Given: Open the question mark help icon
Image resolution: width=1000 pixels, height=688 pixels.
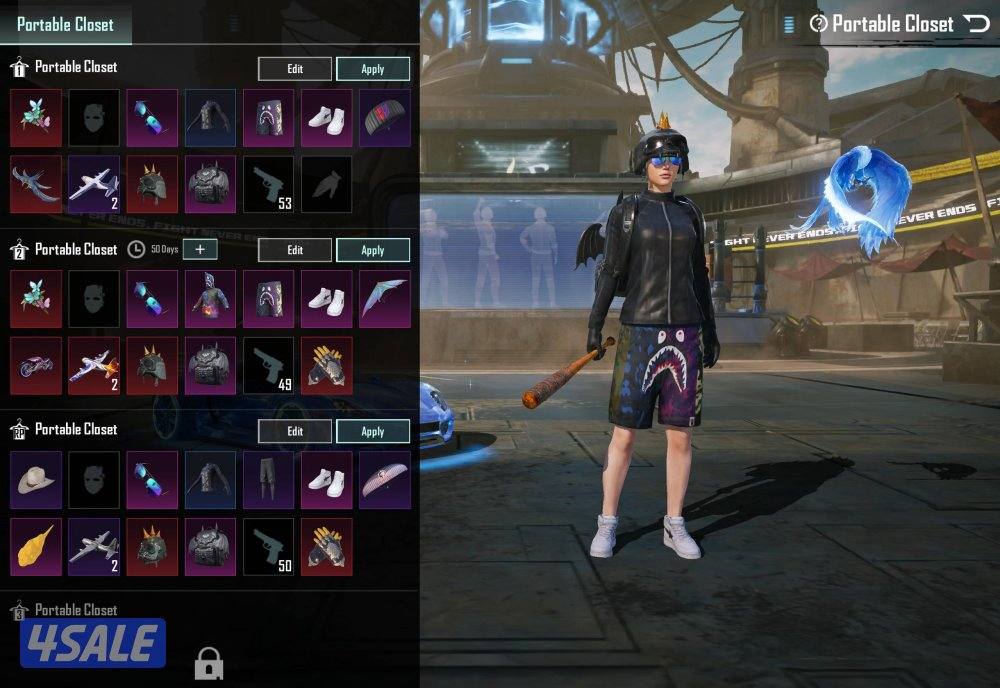Looking at the screenshot, I should [x=818, y=23].
